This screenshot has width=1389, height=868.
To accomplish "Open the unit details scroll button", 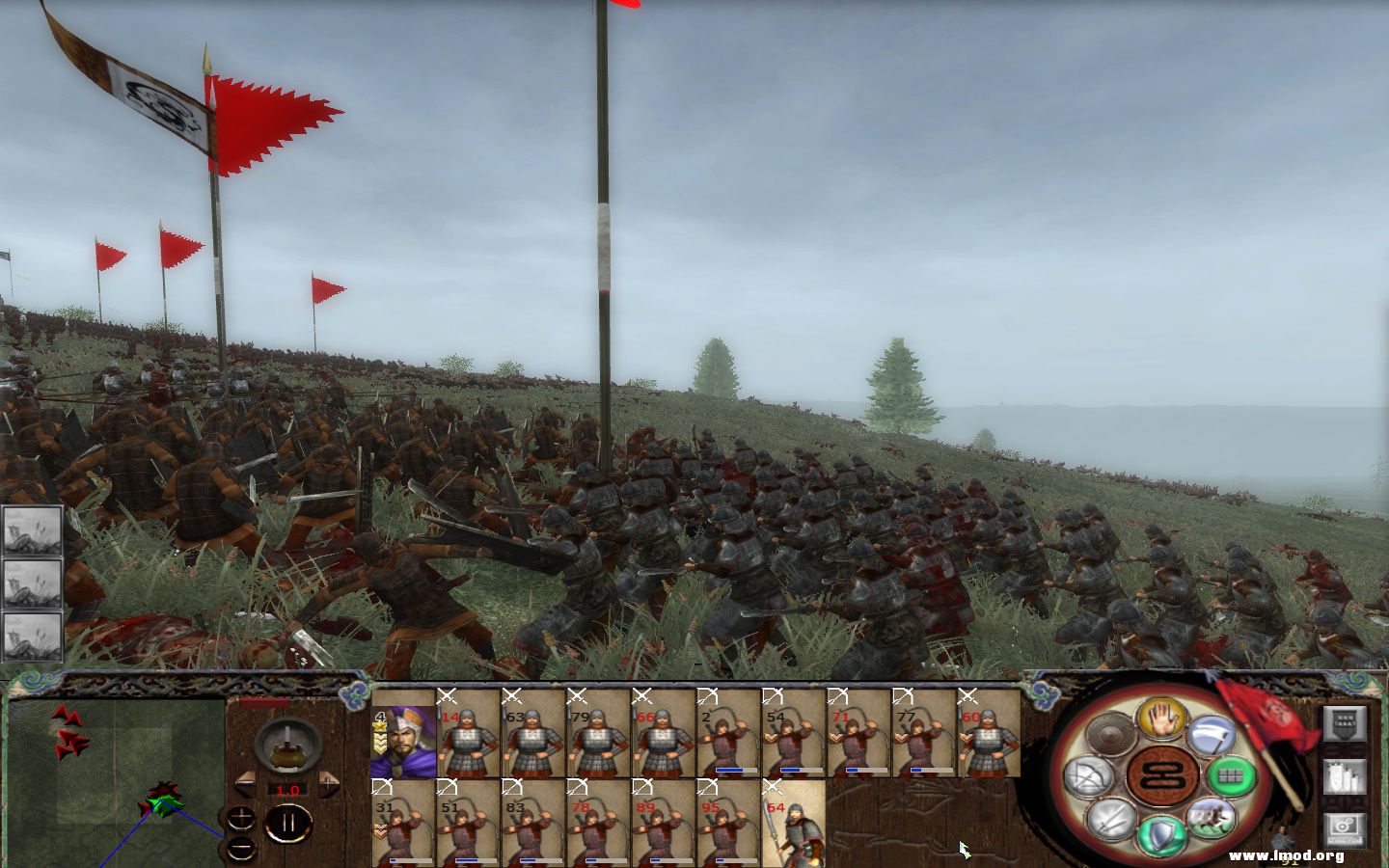I will tap(1345, 777).
